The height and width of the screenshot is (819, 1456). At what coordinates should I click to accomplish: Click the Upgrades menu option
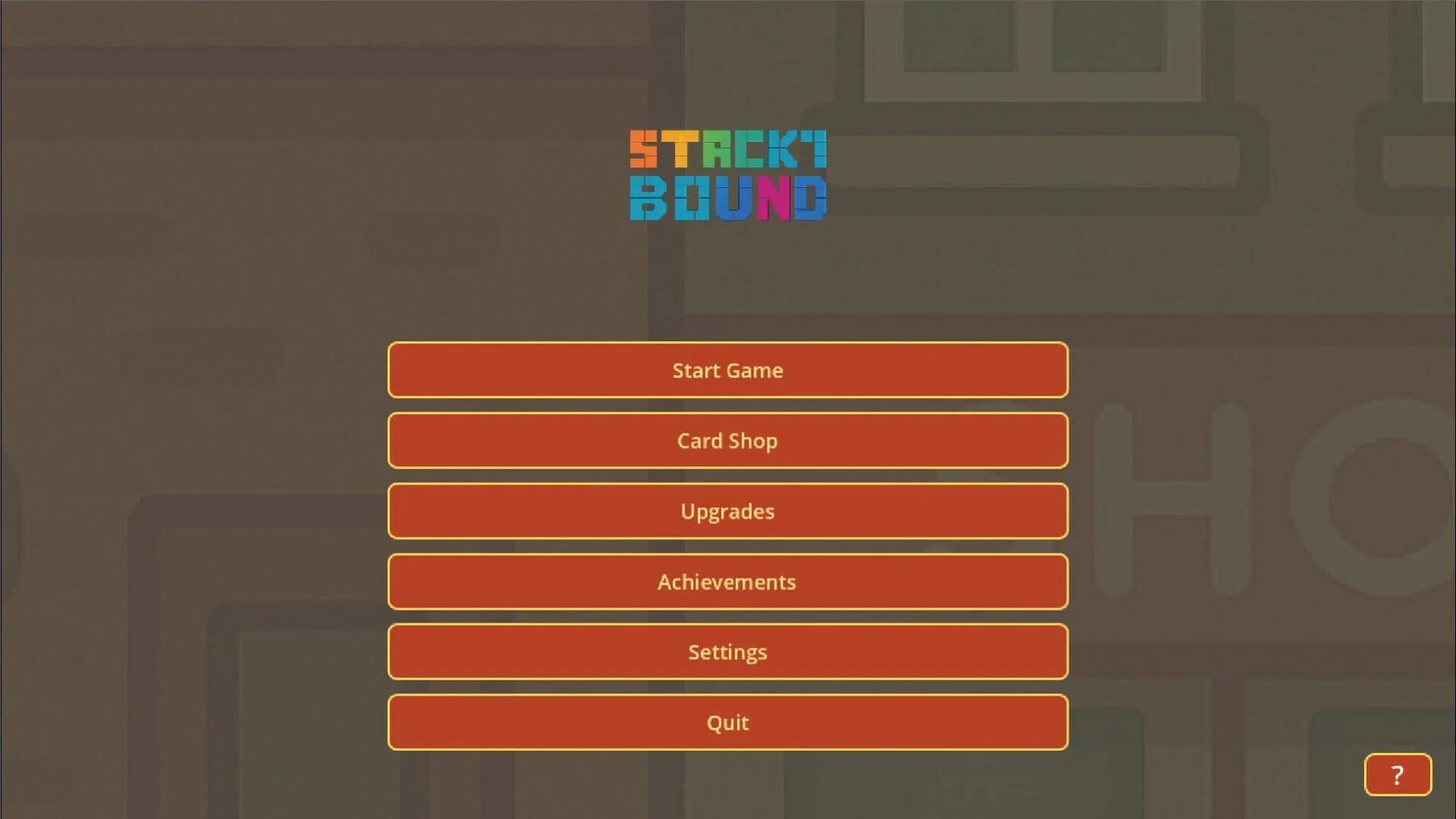point(728,511)
